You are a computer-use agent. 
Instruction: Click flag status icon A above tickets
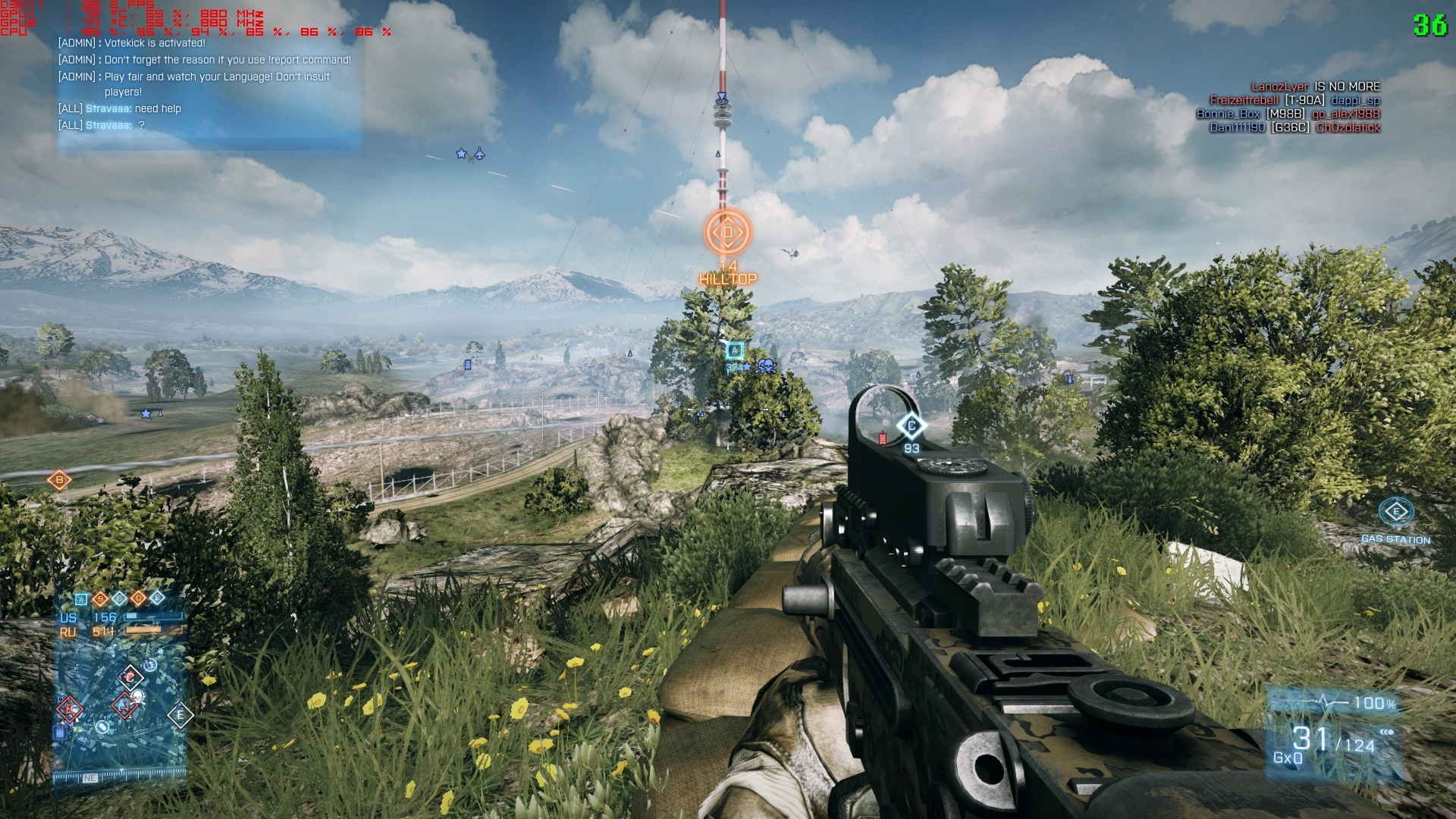point(81,598)
